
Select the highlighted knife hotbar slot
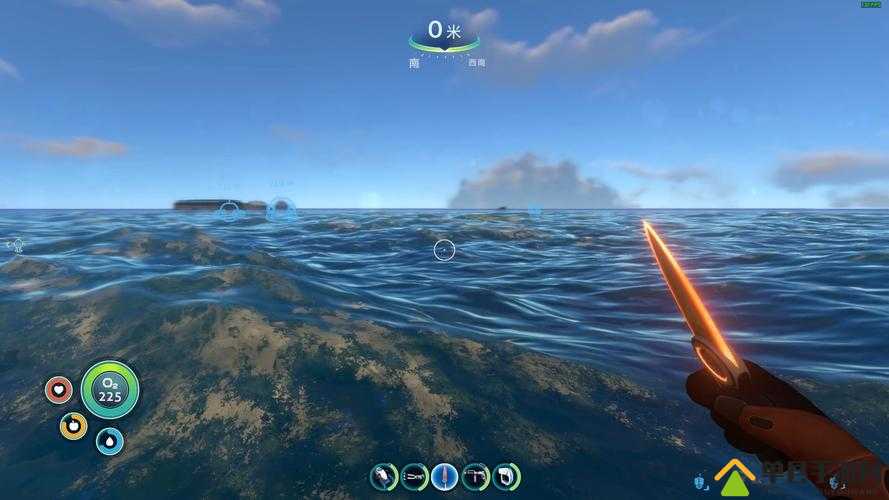coord(445,476)
